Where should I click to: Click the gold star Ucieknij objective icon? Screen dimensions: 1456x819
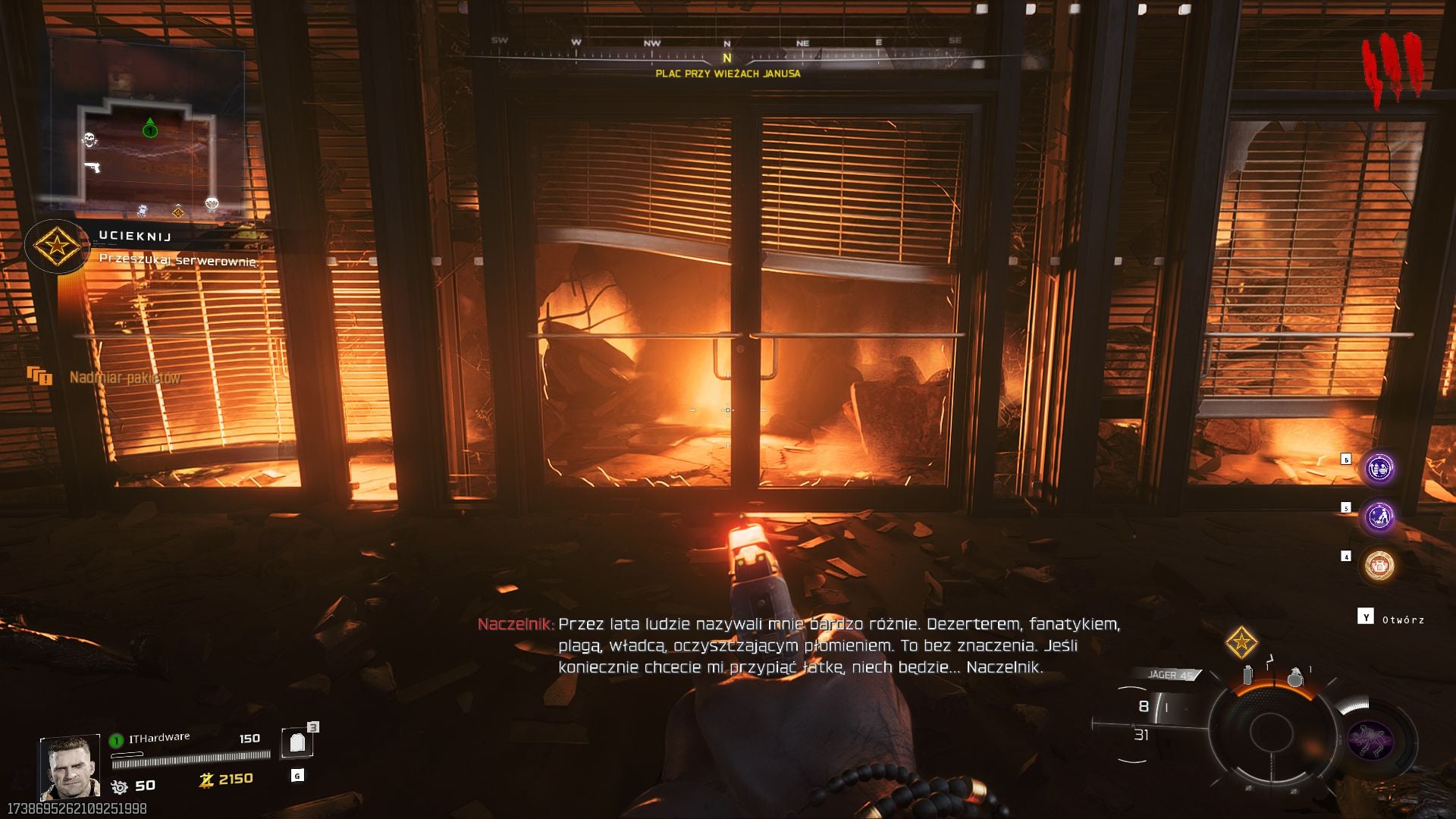[x=56, y=246]
